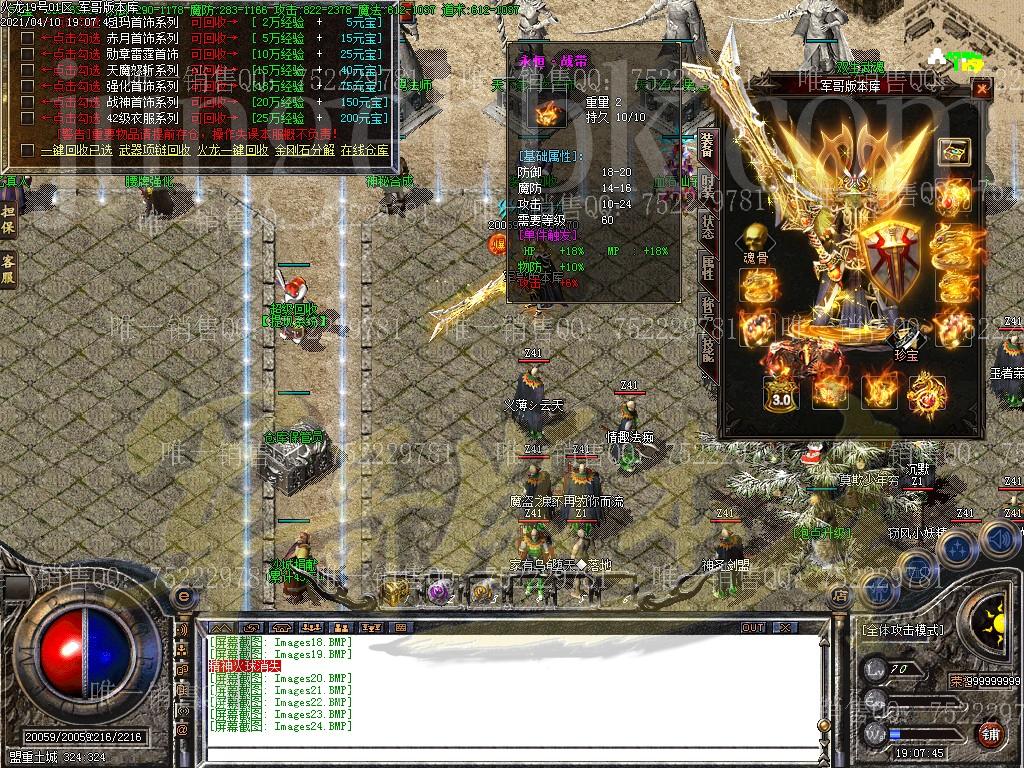Tick the 天魔怒斩系列 recycle checkbox
The image size is (1024, 768).
pyautogui.click(x=27, y=70)
